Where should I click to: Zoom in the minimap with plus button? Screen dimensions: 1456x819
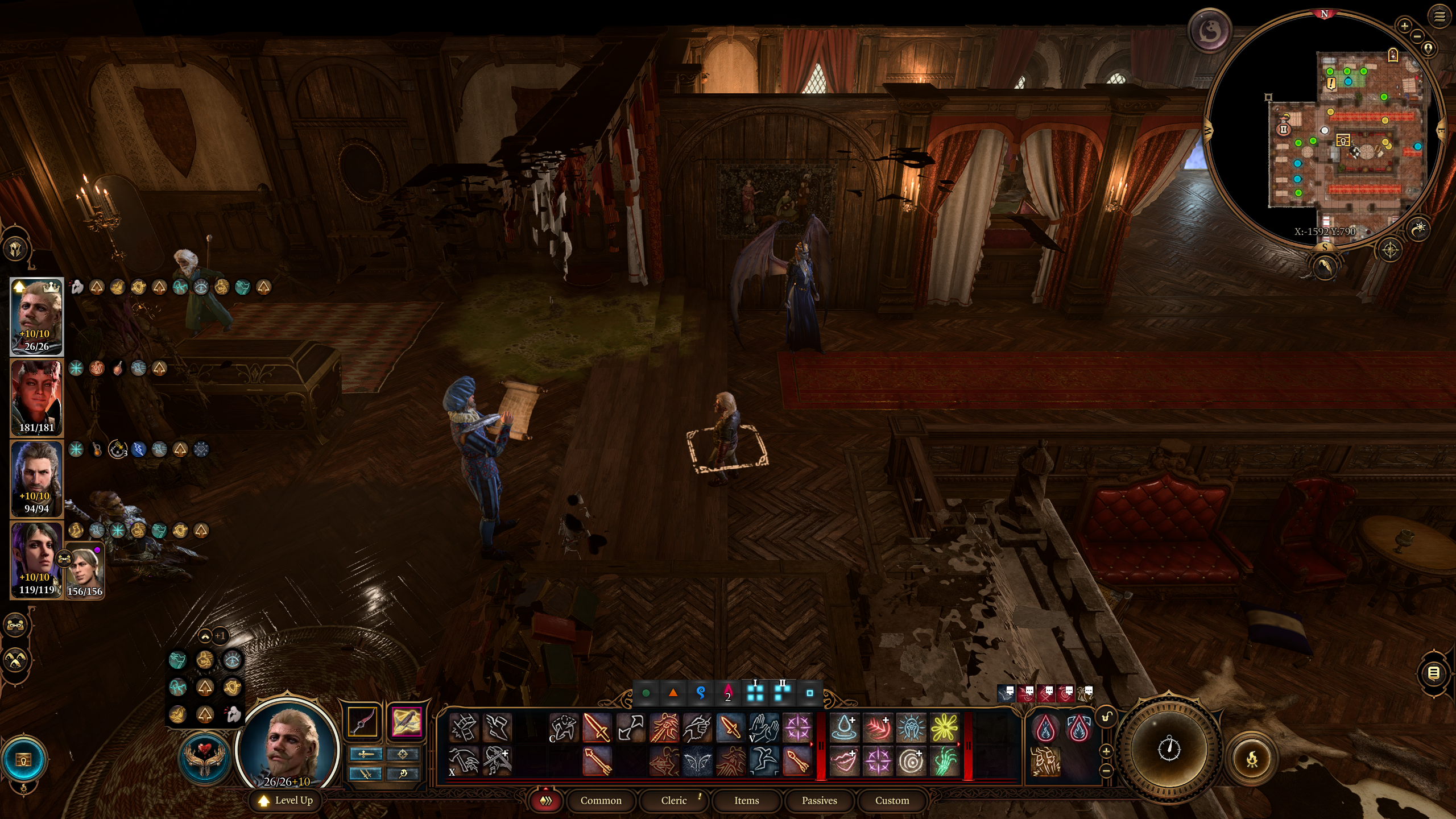click(x=1404, y=26)
